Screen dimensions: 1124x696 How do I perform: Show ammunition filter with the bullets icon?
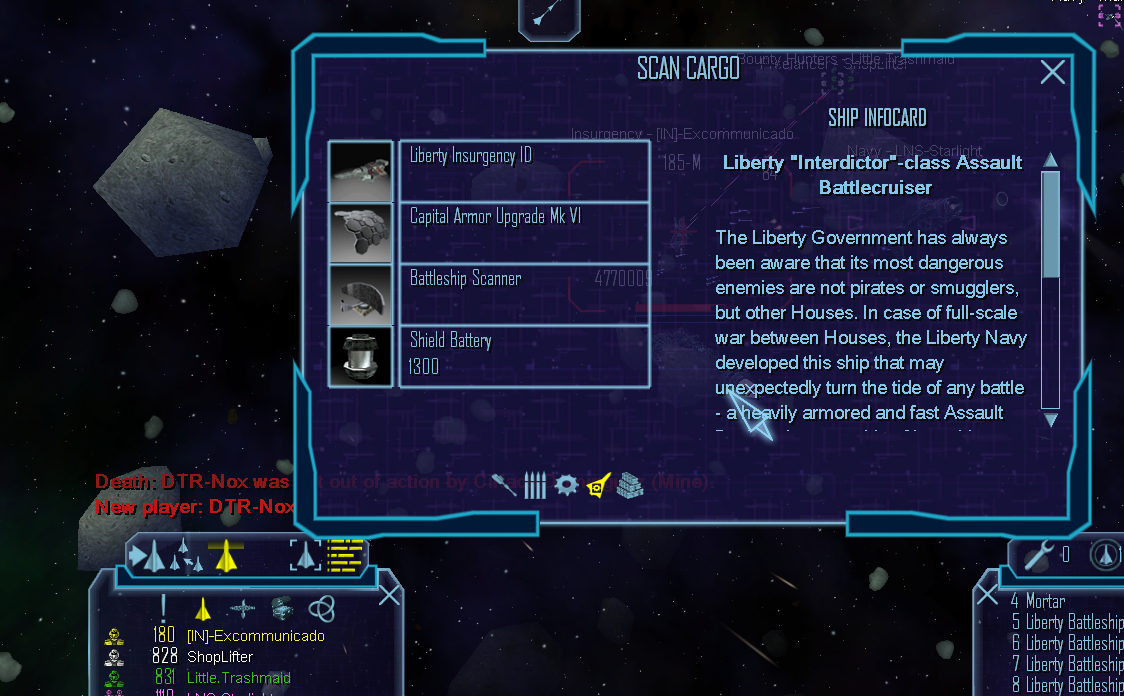coord(535,486)
